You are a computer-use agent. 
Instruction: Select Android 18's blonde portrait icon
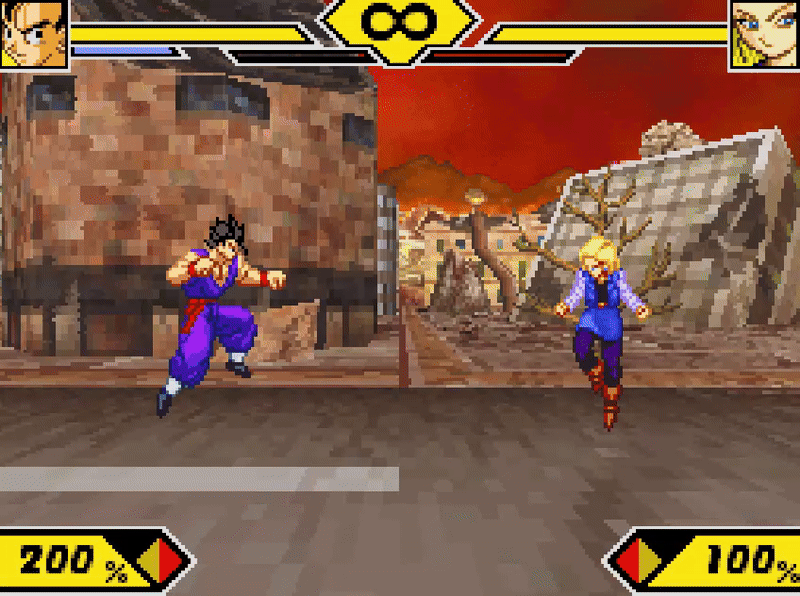click(764, 33)
